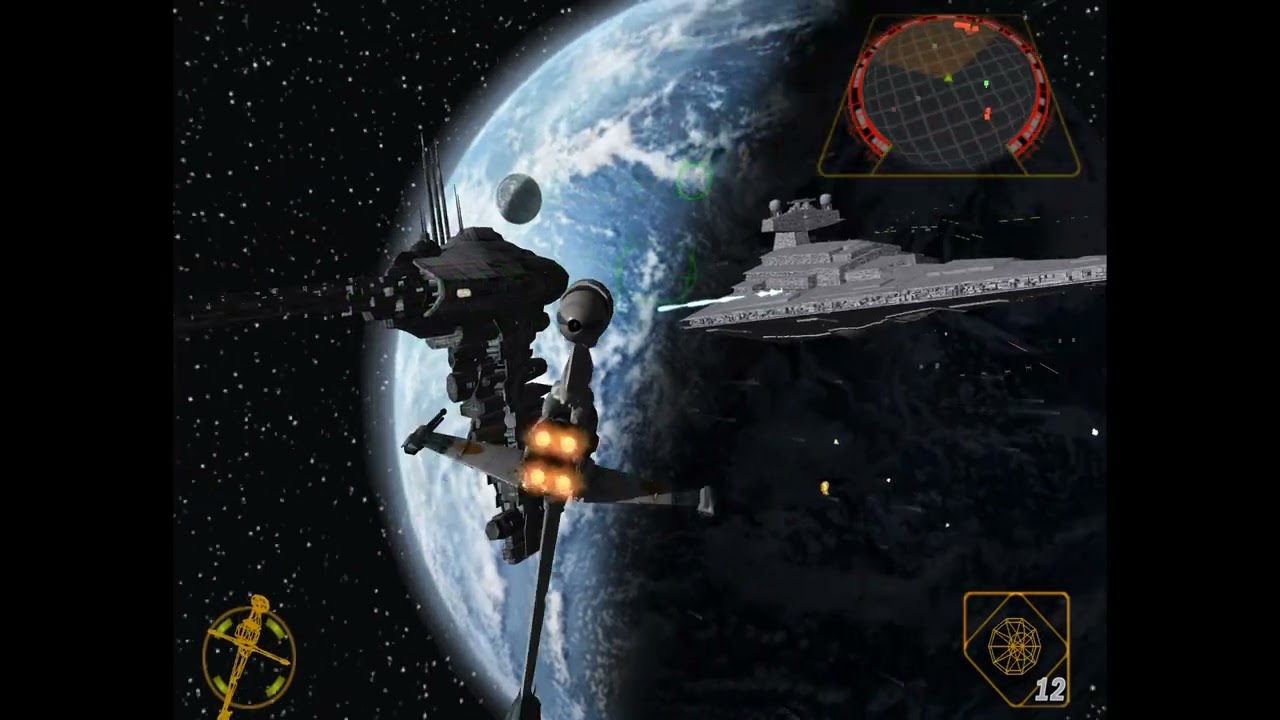Select the B-wing shield status indicator
This screenshot has width=1280, height=720.
[249, 655]
